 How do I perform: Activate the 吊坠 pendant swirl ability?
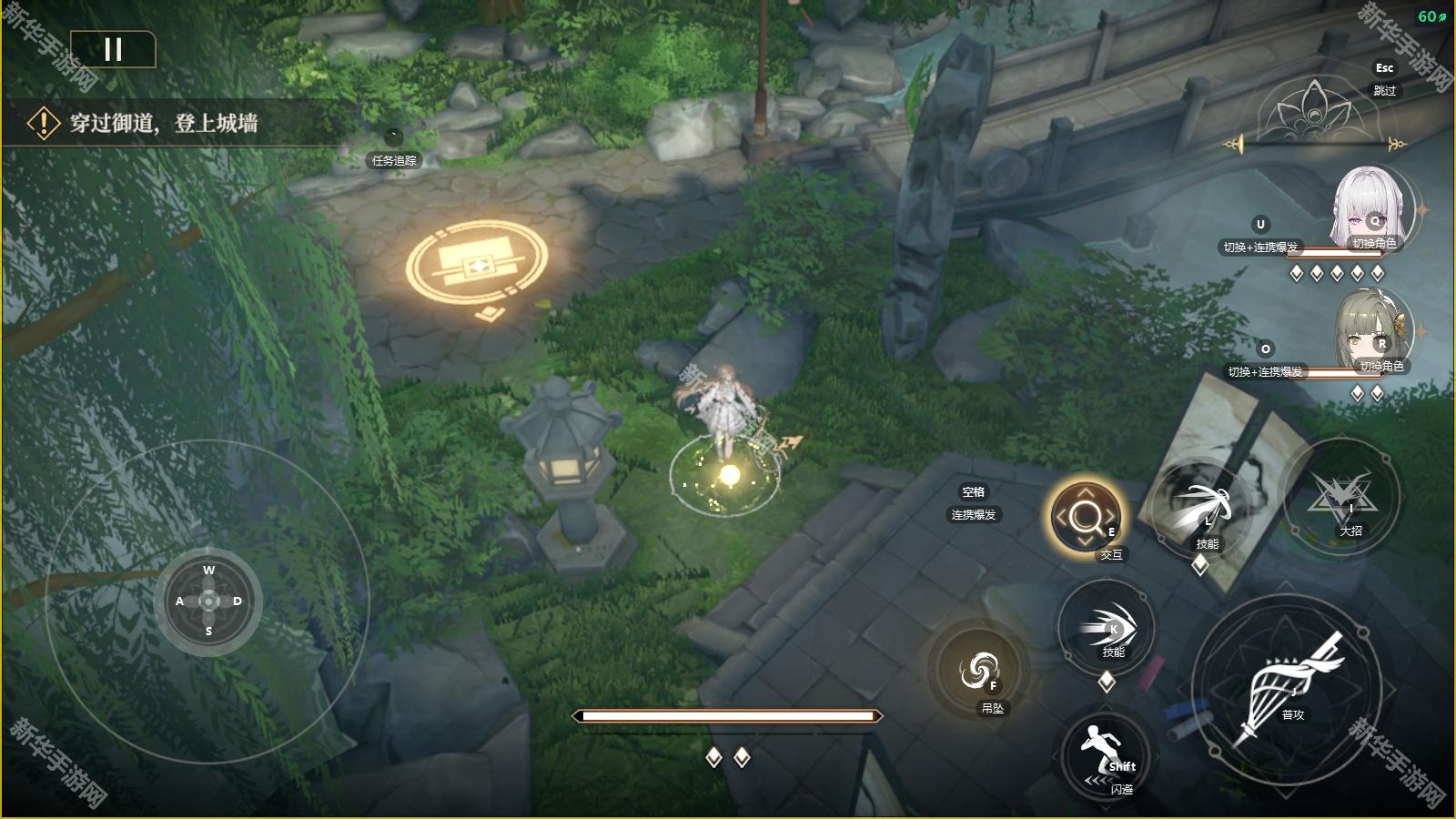979,671
